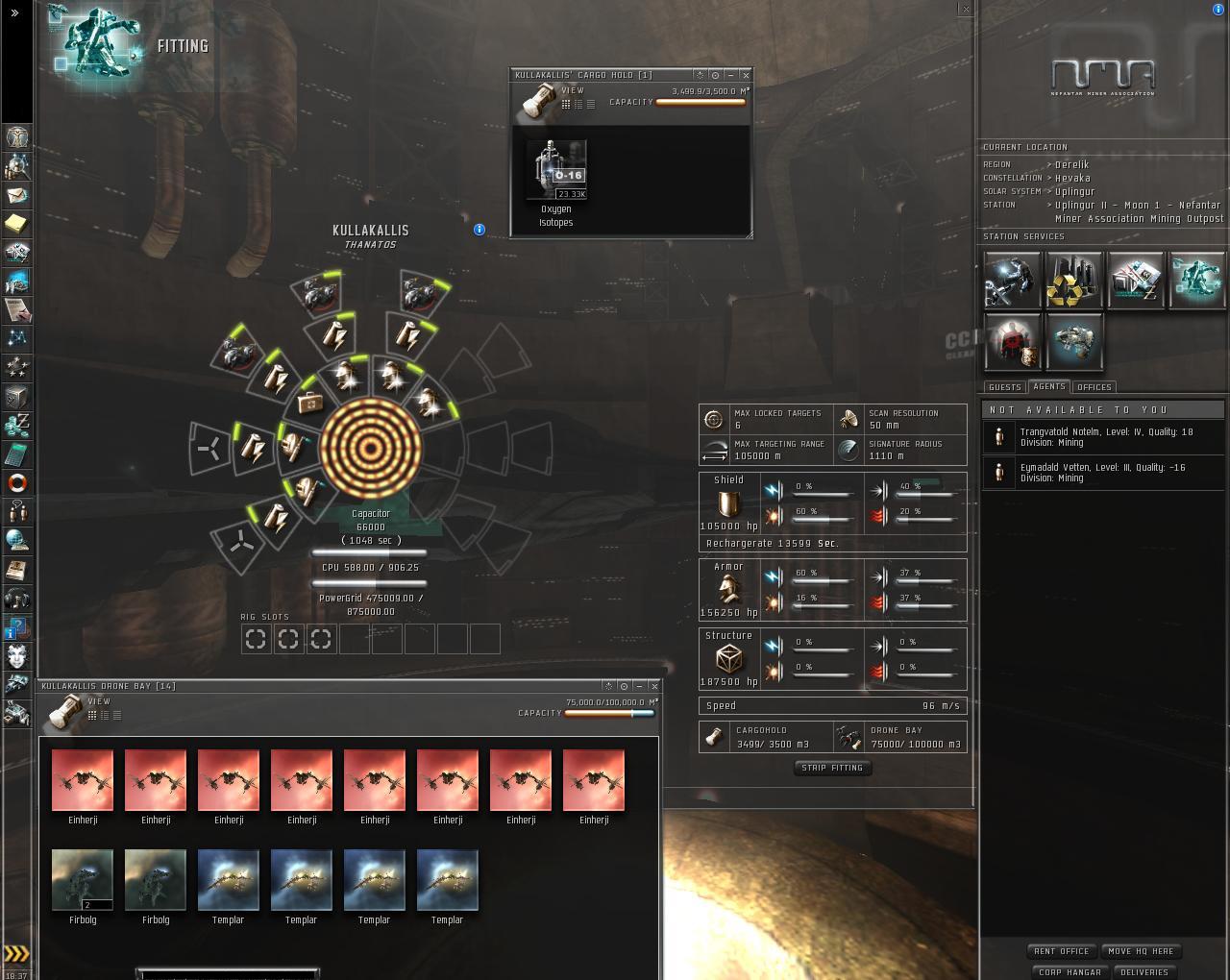Select agent Eymadald Vetten
The image size is (1230, 980).
click(x=1102, y=472)
